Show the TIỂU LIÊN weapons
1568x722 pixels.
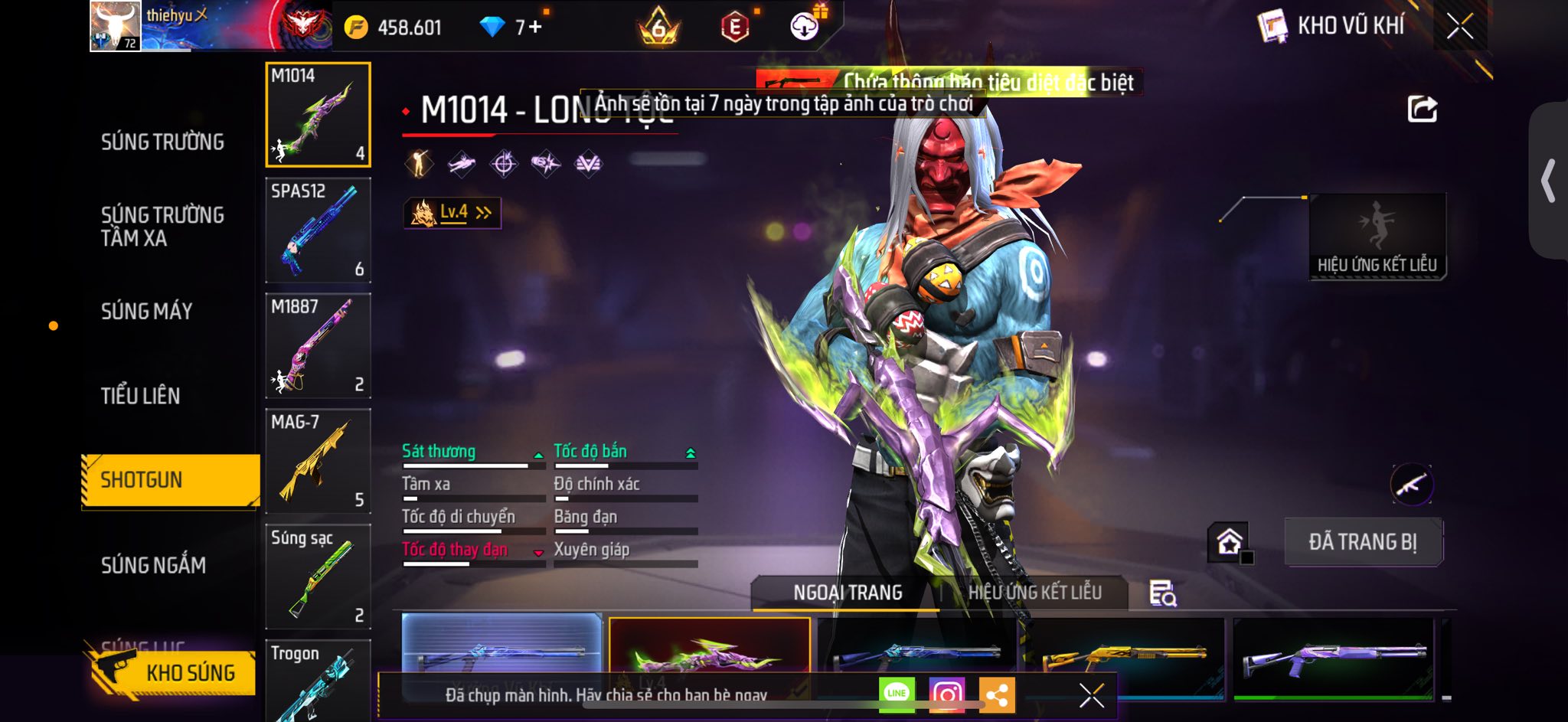[141, 396]
